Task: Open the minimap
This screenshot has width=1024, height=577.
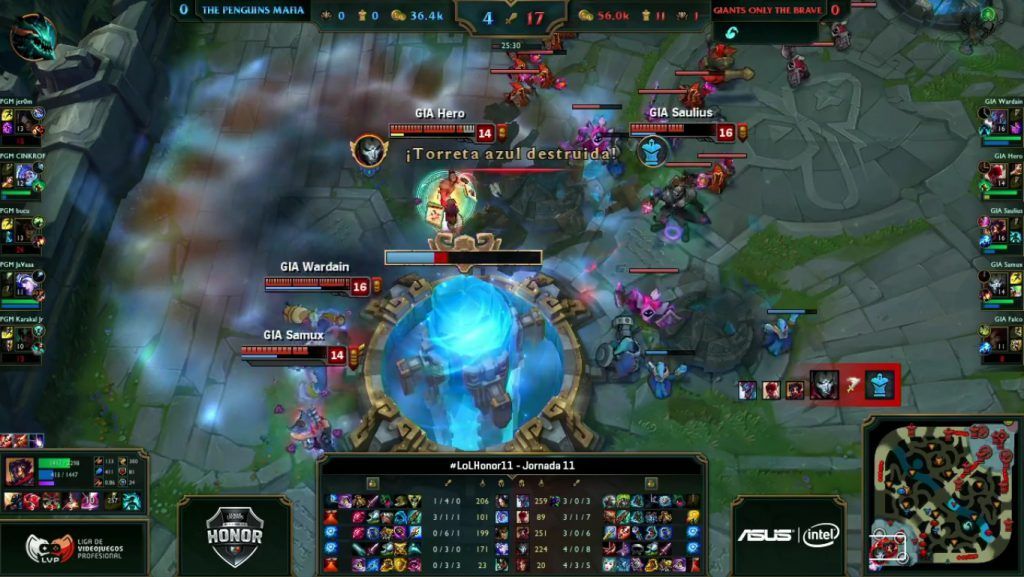Action: (939, 494)
